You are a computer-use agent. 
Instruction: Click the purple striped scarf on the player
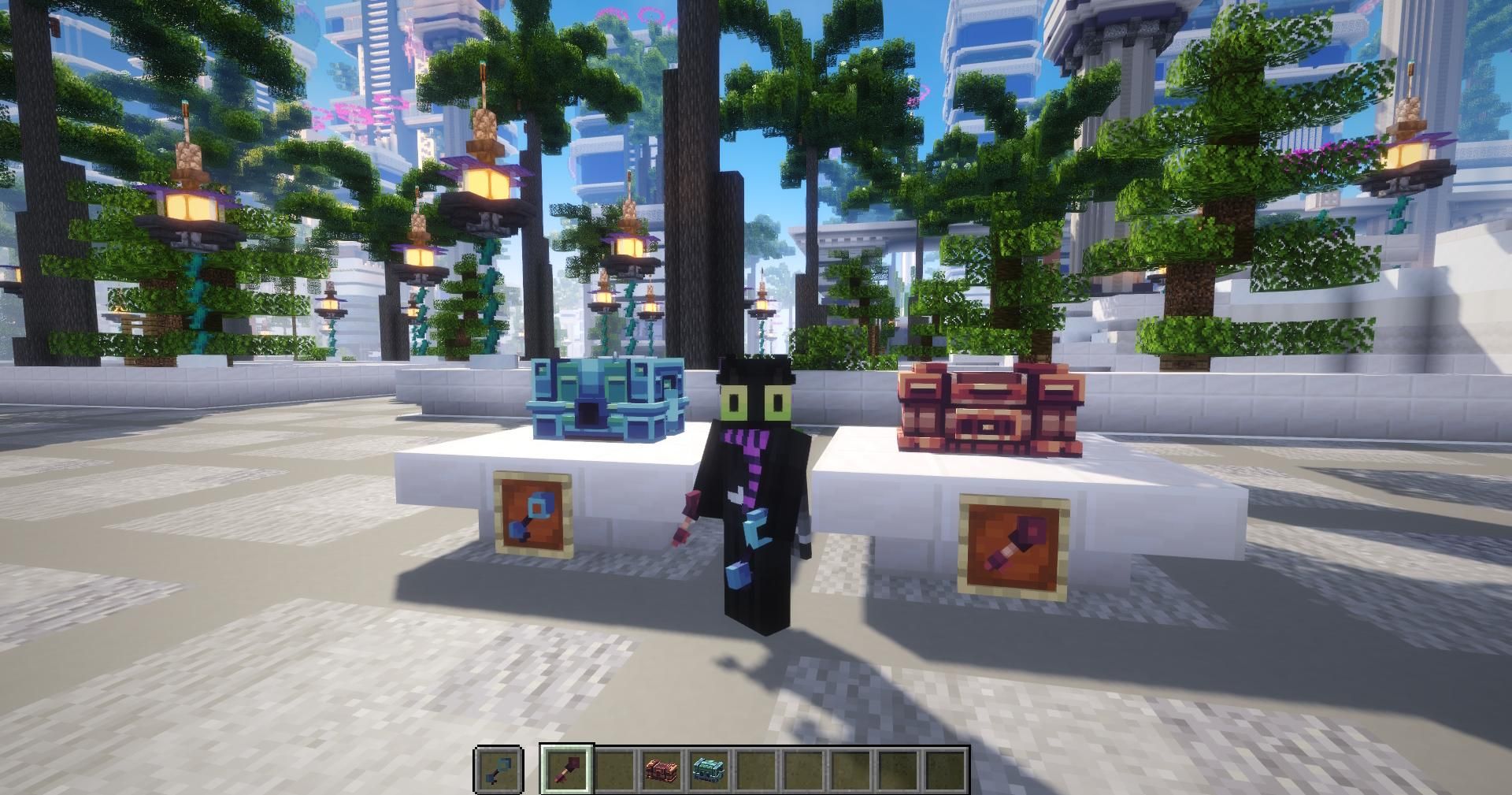tap(750, 457)
